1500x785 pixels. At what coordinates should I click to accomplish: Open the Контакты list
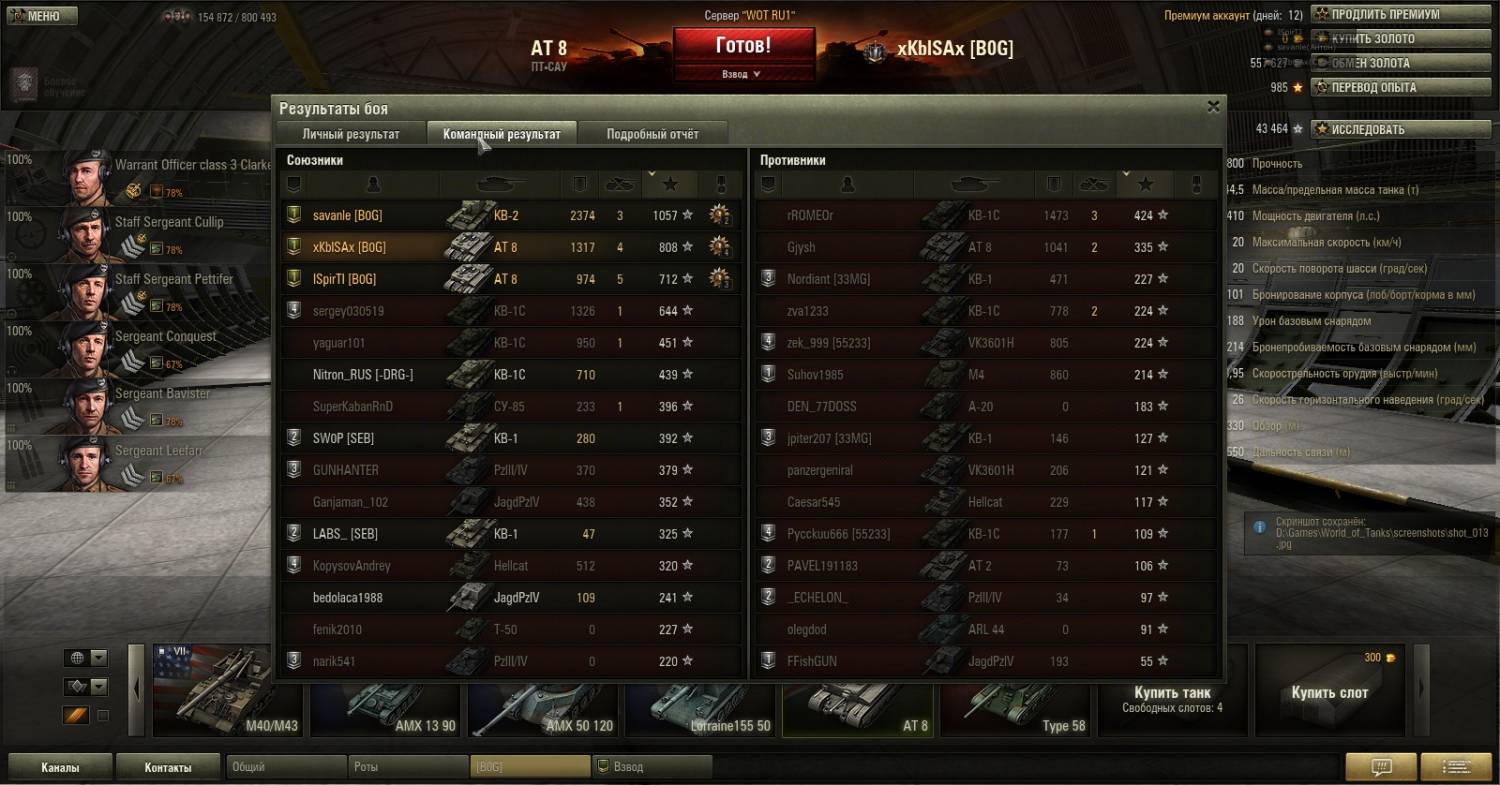tap(168, 768)
